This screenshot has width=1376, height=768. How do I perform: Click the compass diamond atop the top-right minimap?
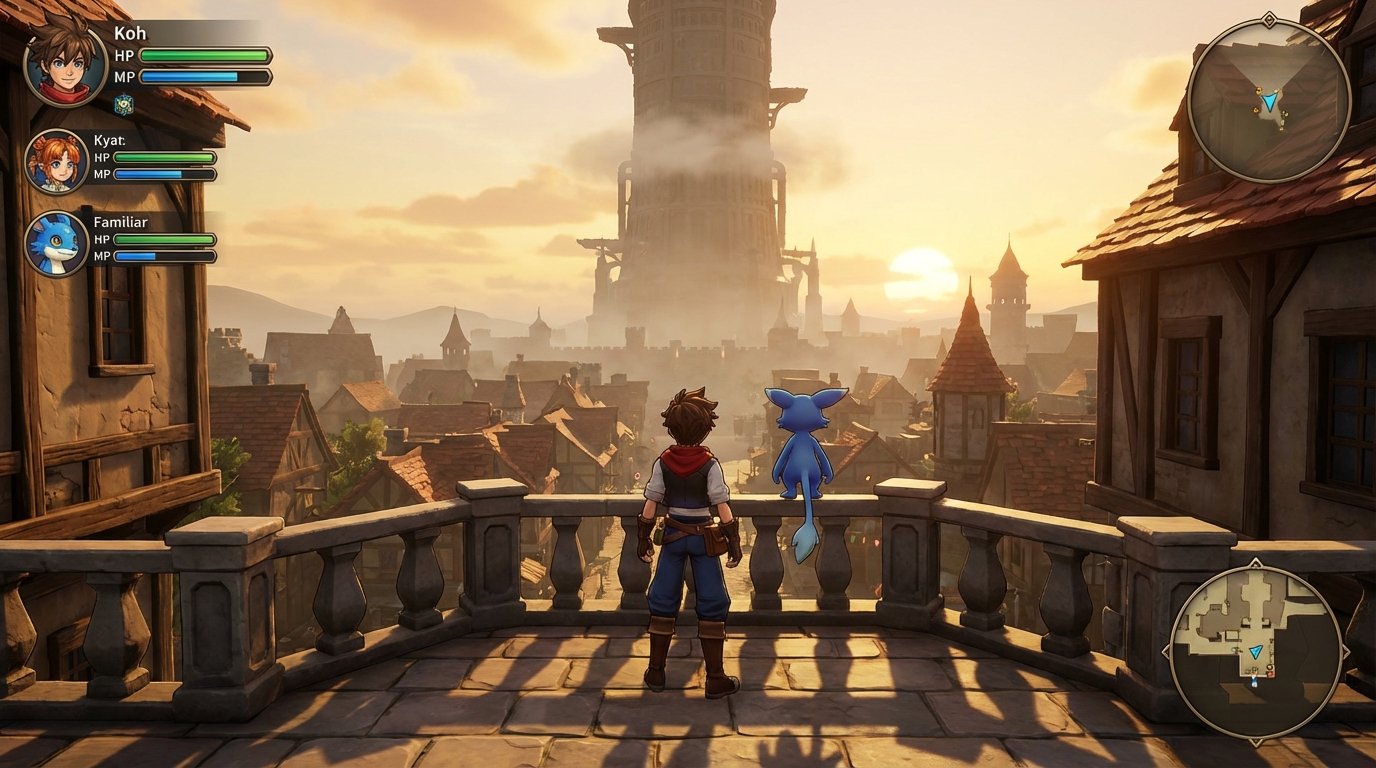tap(1270, 20)
